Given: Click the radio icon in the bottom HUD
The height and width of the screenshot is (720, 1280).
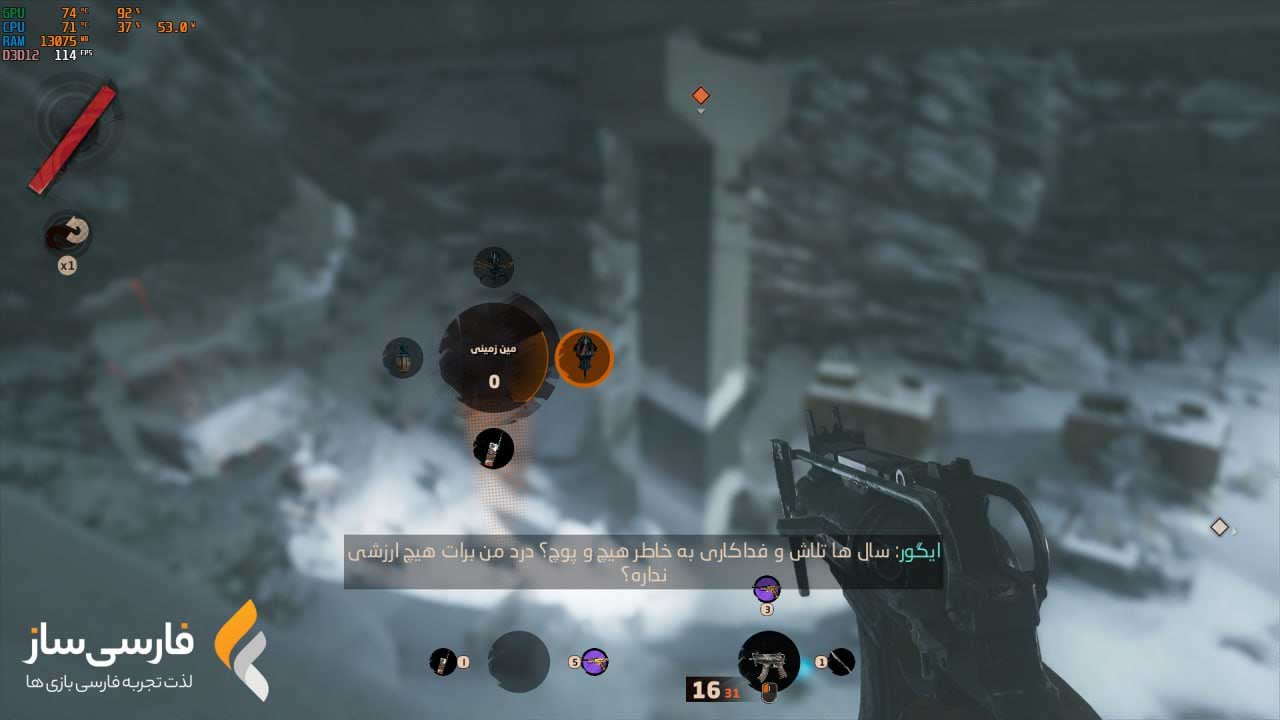Looking at the screenshot, I should [442, 661].
